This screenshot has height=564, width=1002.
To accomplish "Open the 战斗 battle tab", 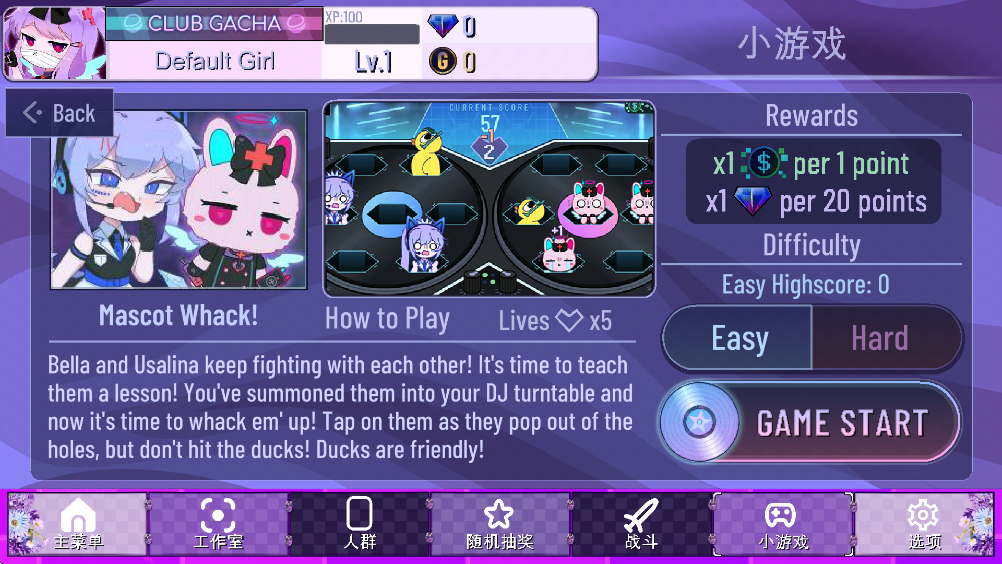I will pyautogui.click(x=641, y=524).
